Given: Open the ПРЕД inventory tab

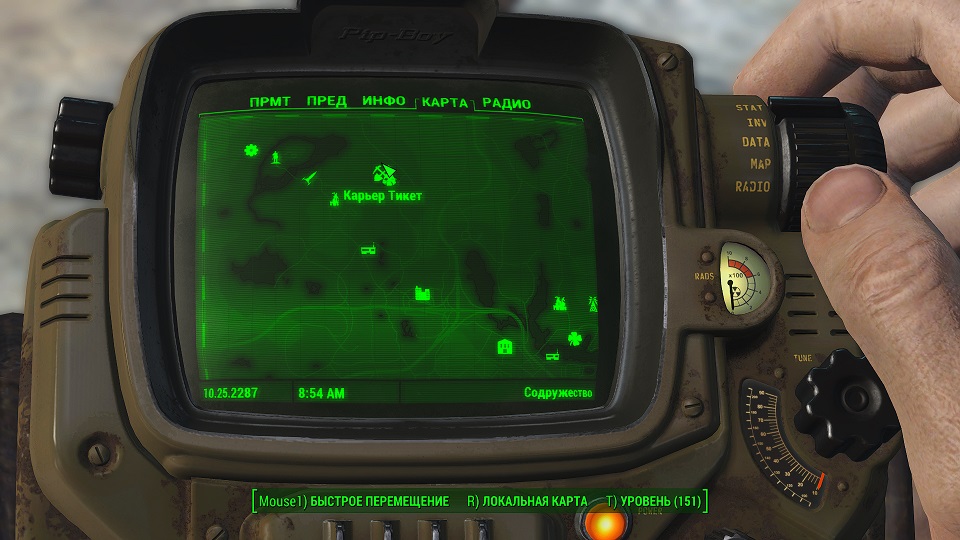Looking at the screenshot, I should pyautogui.click(x=327, y=102).
